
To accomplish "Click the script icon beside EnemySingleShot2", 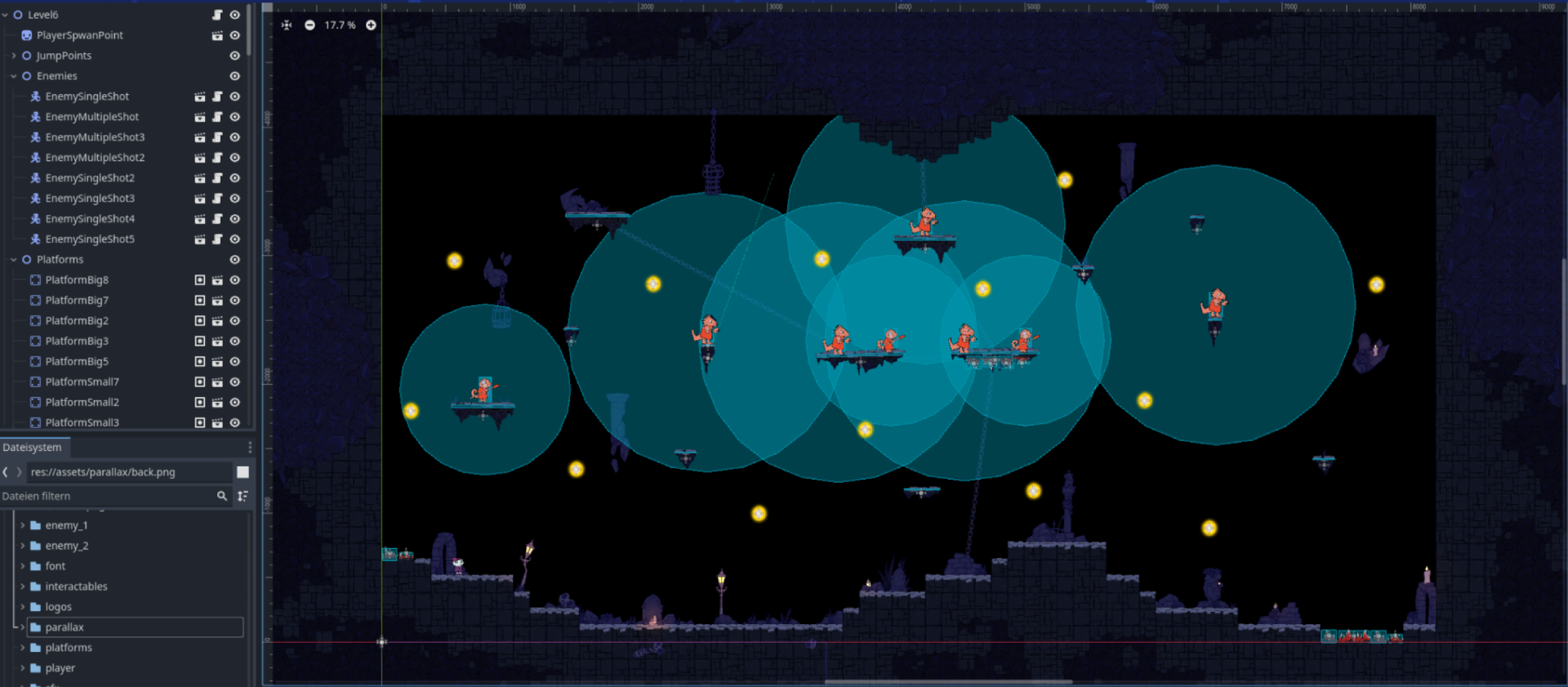I will coord(216,177).
